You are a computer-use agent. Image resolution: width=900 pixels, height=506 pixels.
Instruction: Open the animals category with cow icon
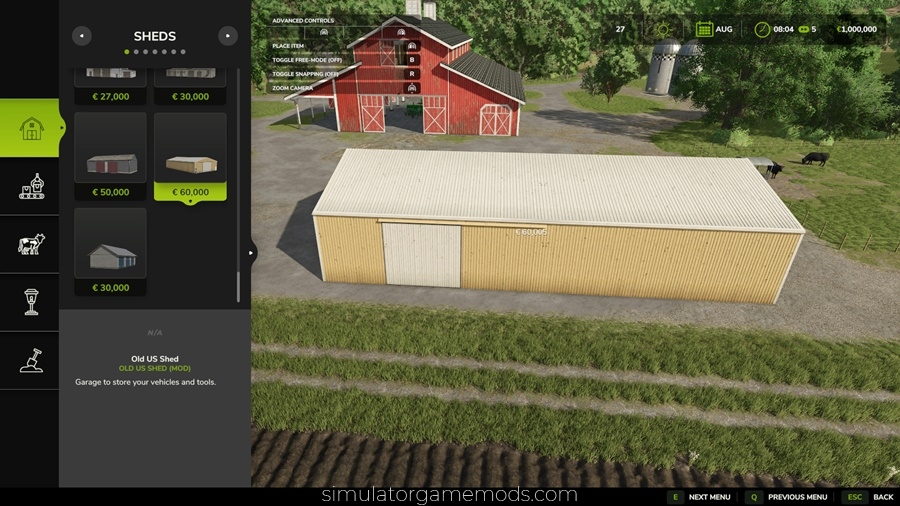pos(31,244)
